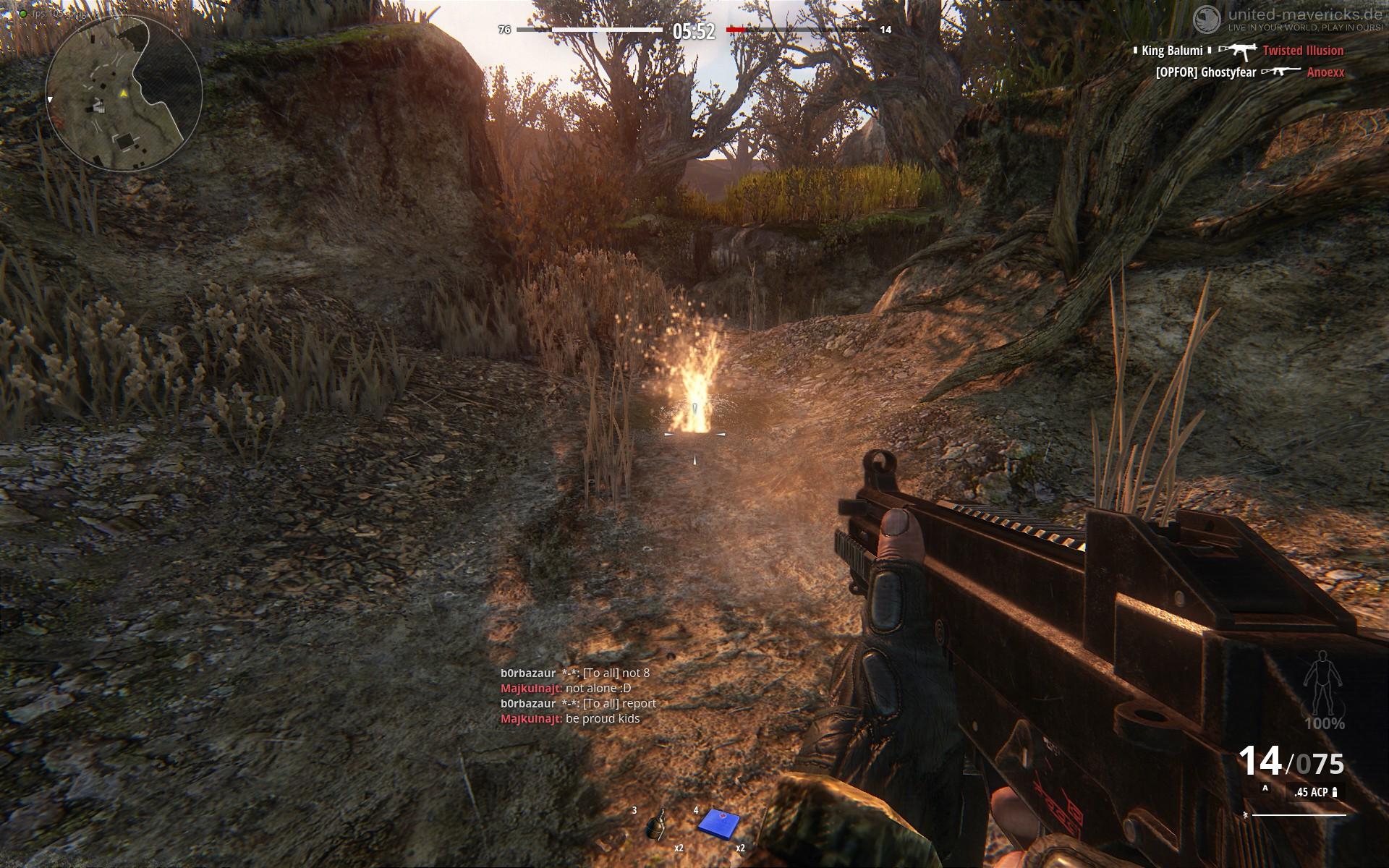Click the circular minimap
The width and height of the screenshot is (1389, 868).
click(x=124, y=93)
